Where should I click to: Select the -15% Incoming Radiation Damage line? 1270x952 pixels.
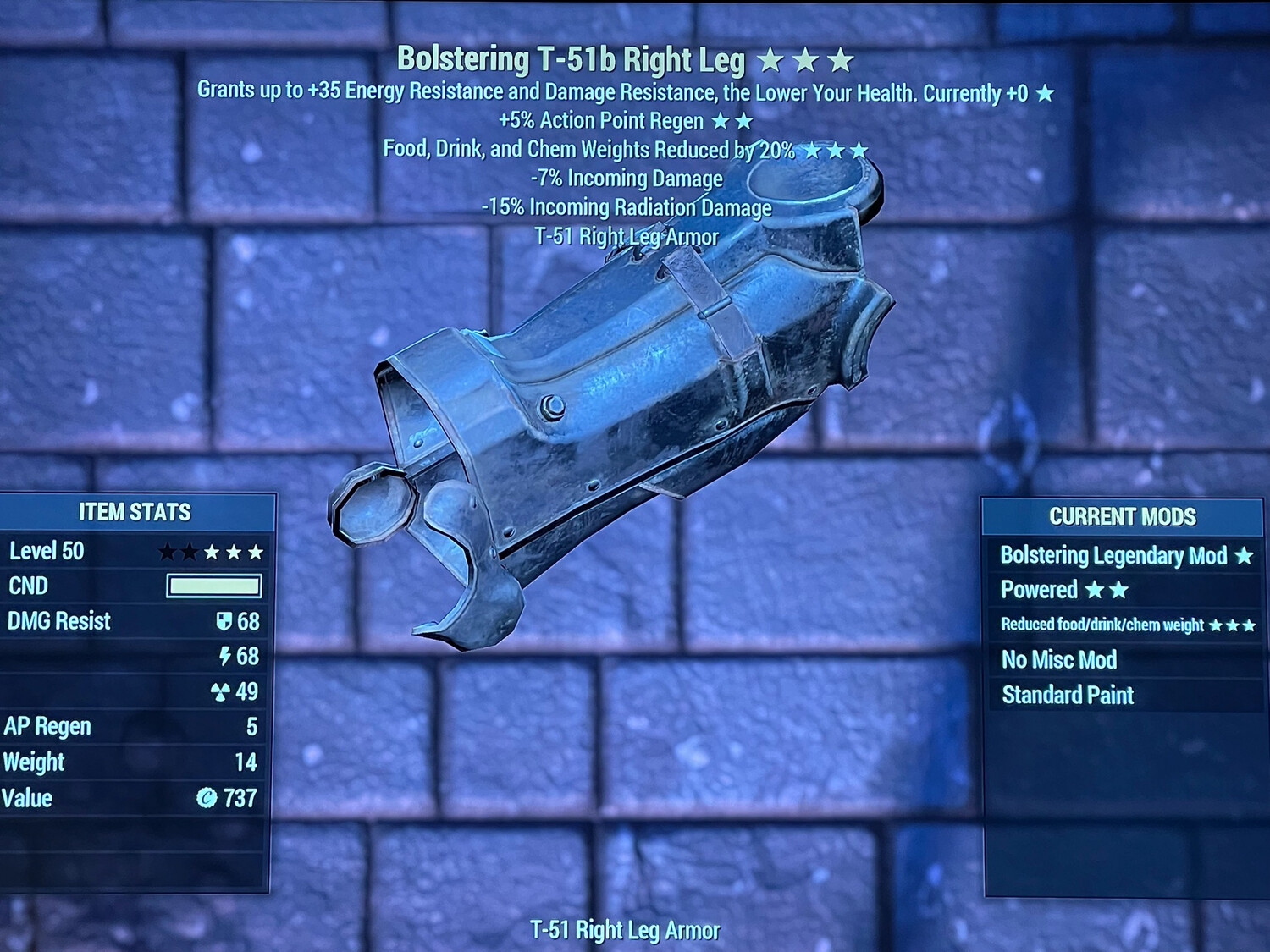[x=627, y=206]
